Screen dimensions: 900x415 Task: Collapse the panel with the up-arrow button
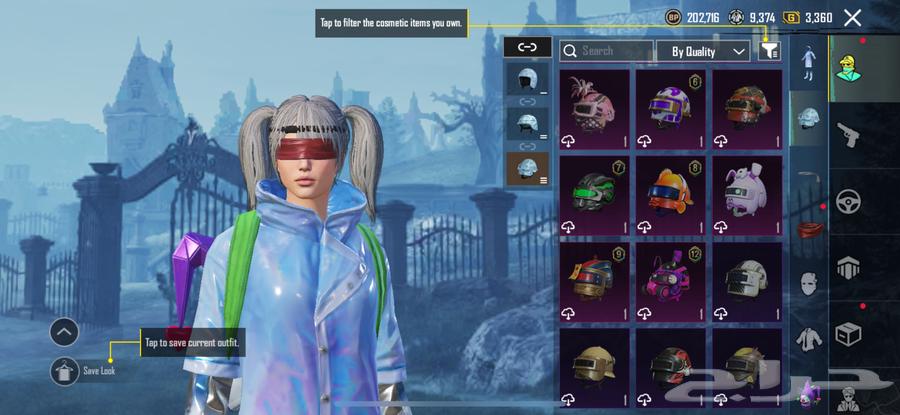tap(64, 332)
